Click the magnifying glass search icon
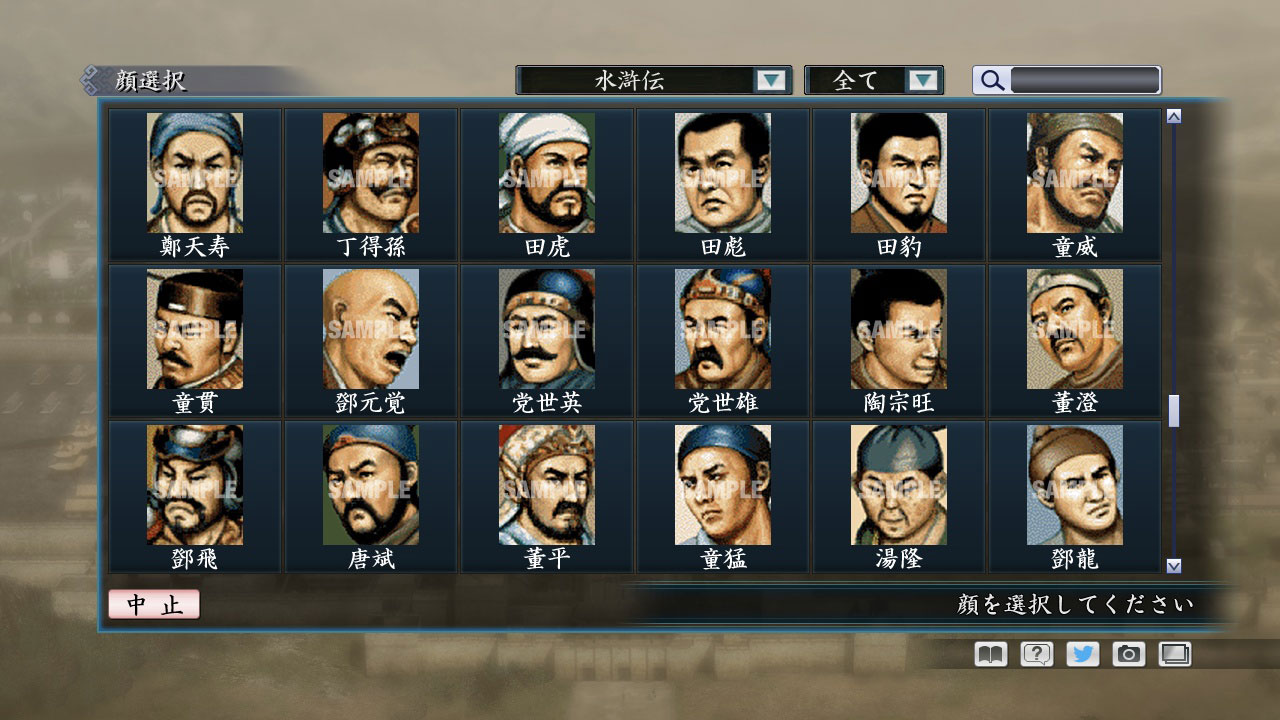1280x720 pixels. coord(990,79)
